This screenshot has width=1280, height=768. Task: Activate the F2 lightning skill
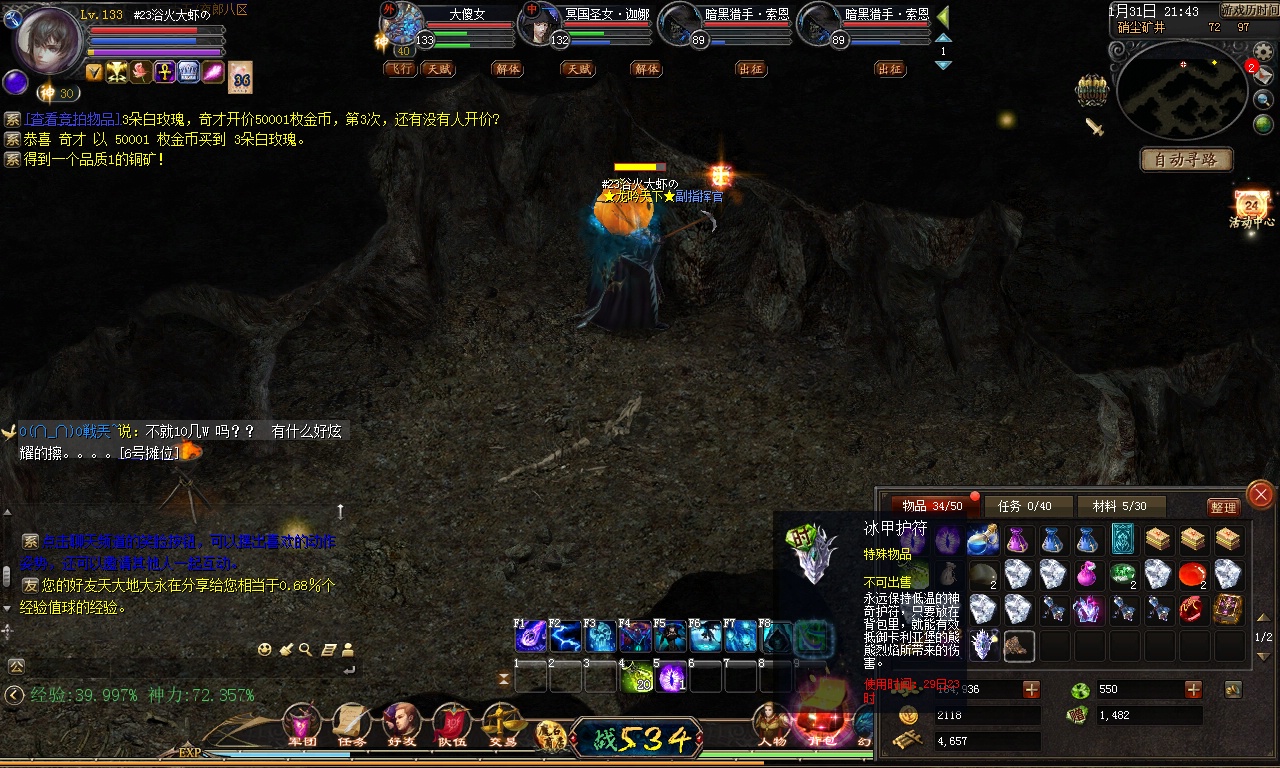(x=565, y=637)
